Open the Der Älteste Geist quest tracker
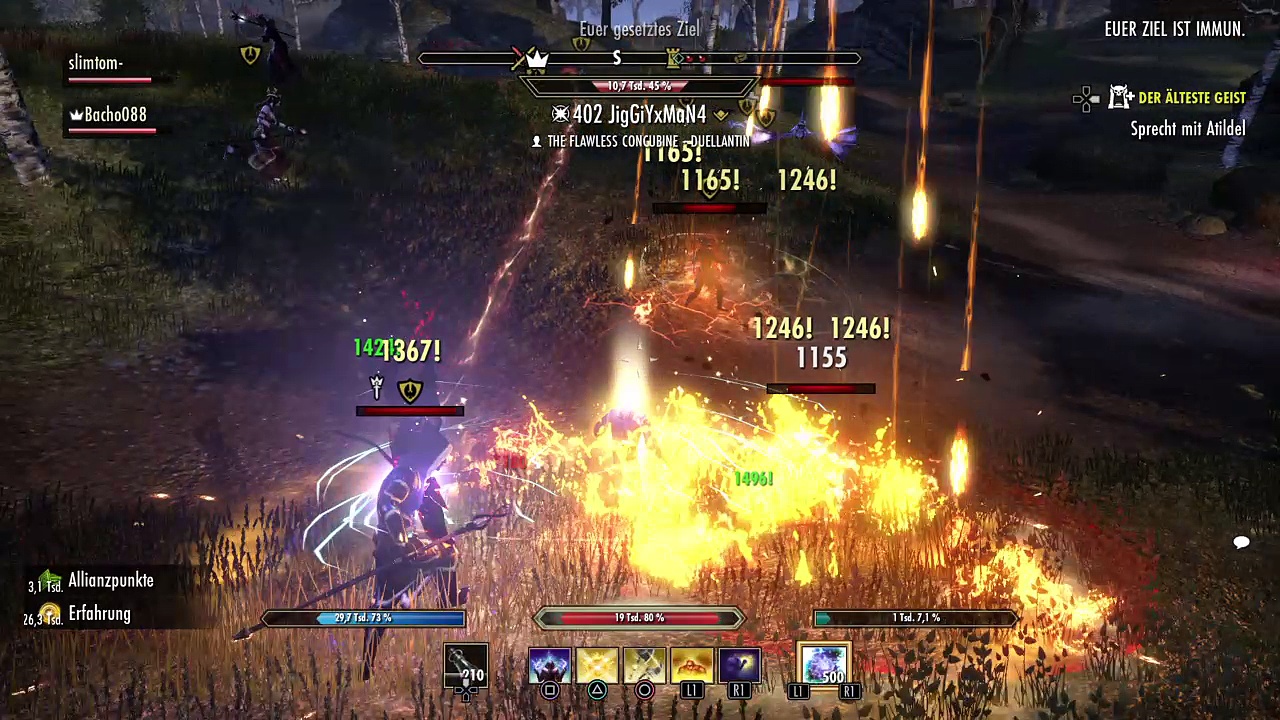 [x=1192, y=98]
